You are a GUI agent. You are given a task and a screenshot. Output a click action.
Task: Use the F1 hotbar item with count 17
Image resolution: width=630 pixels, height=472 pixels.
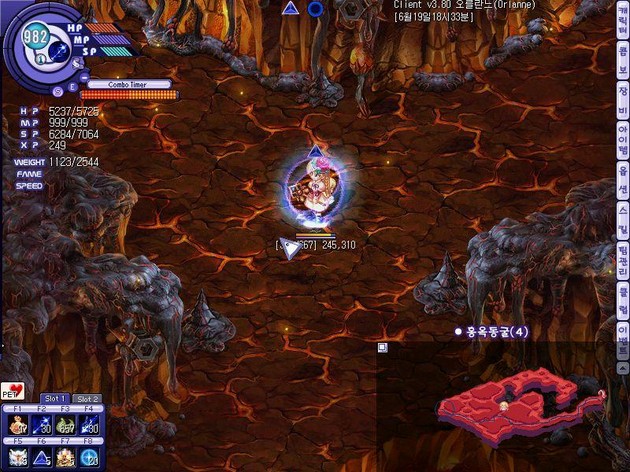coord(16,427)
